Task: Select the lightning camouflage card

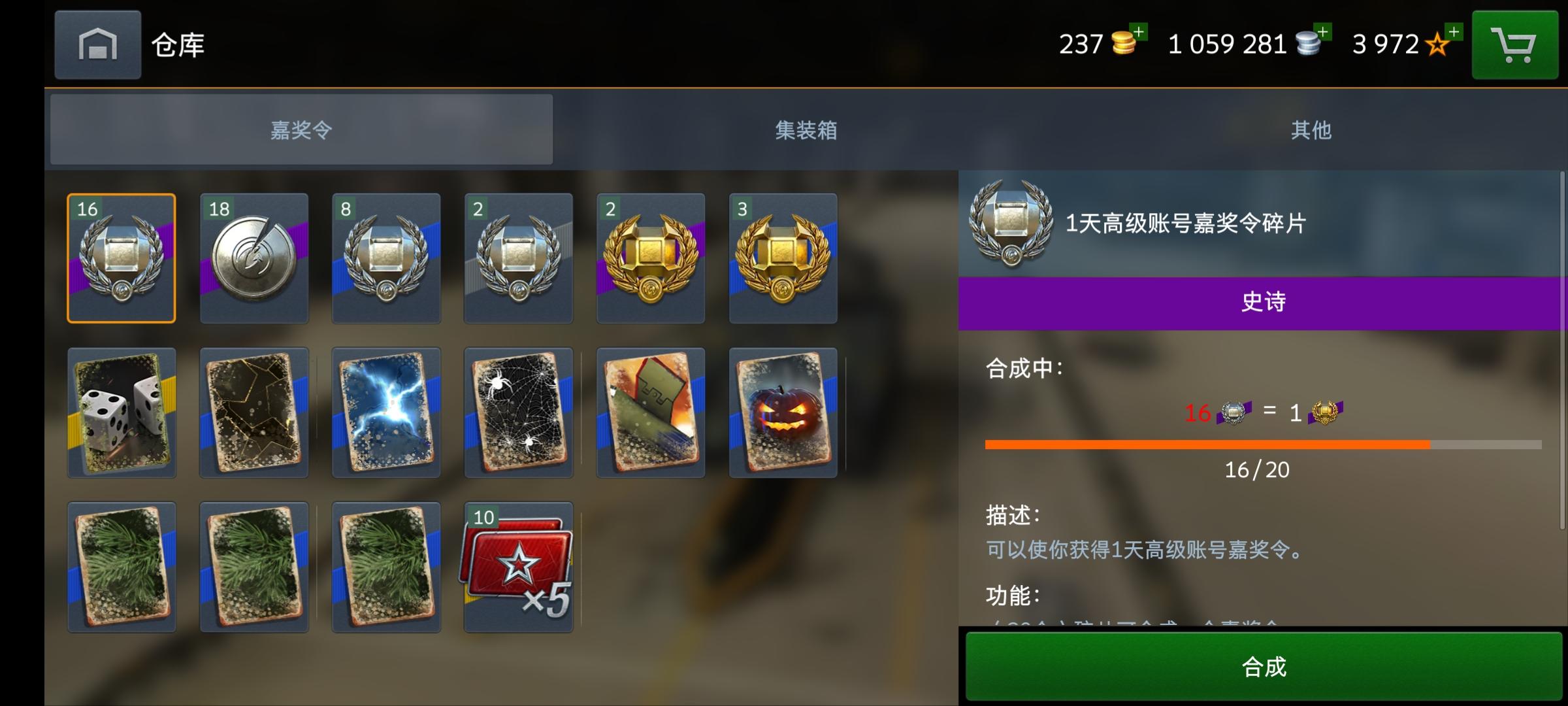Action: [x=385, y=412]
